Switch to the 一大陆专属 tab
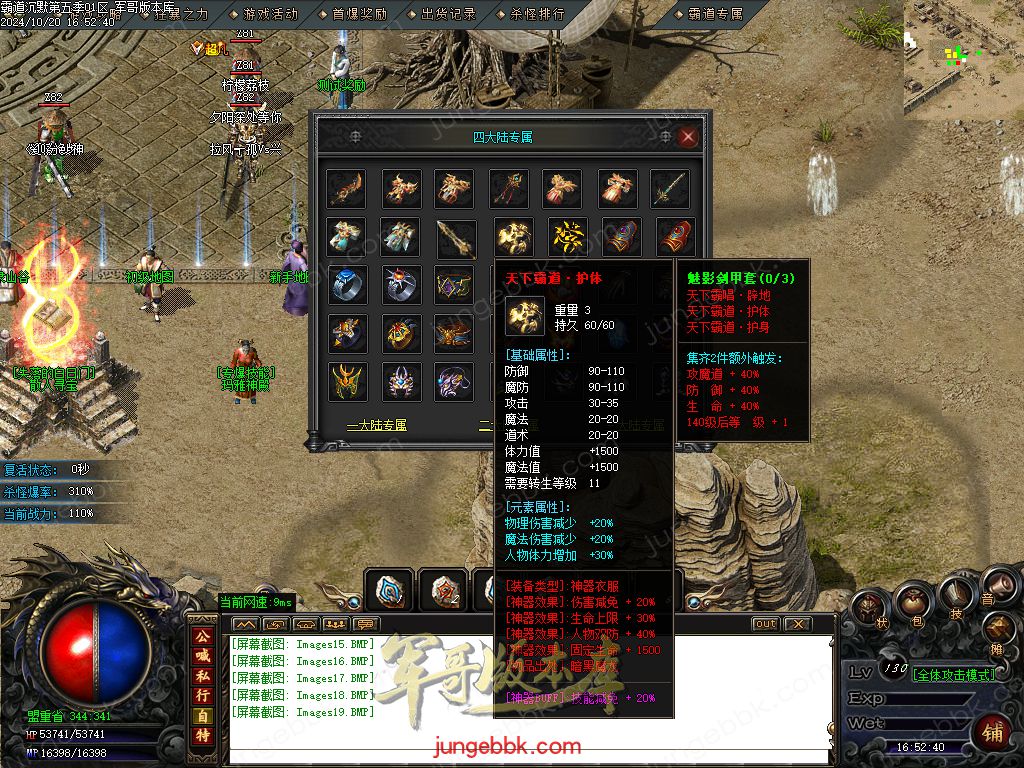 pyautogui.click(x=377, y=425)
